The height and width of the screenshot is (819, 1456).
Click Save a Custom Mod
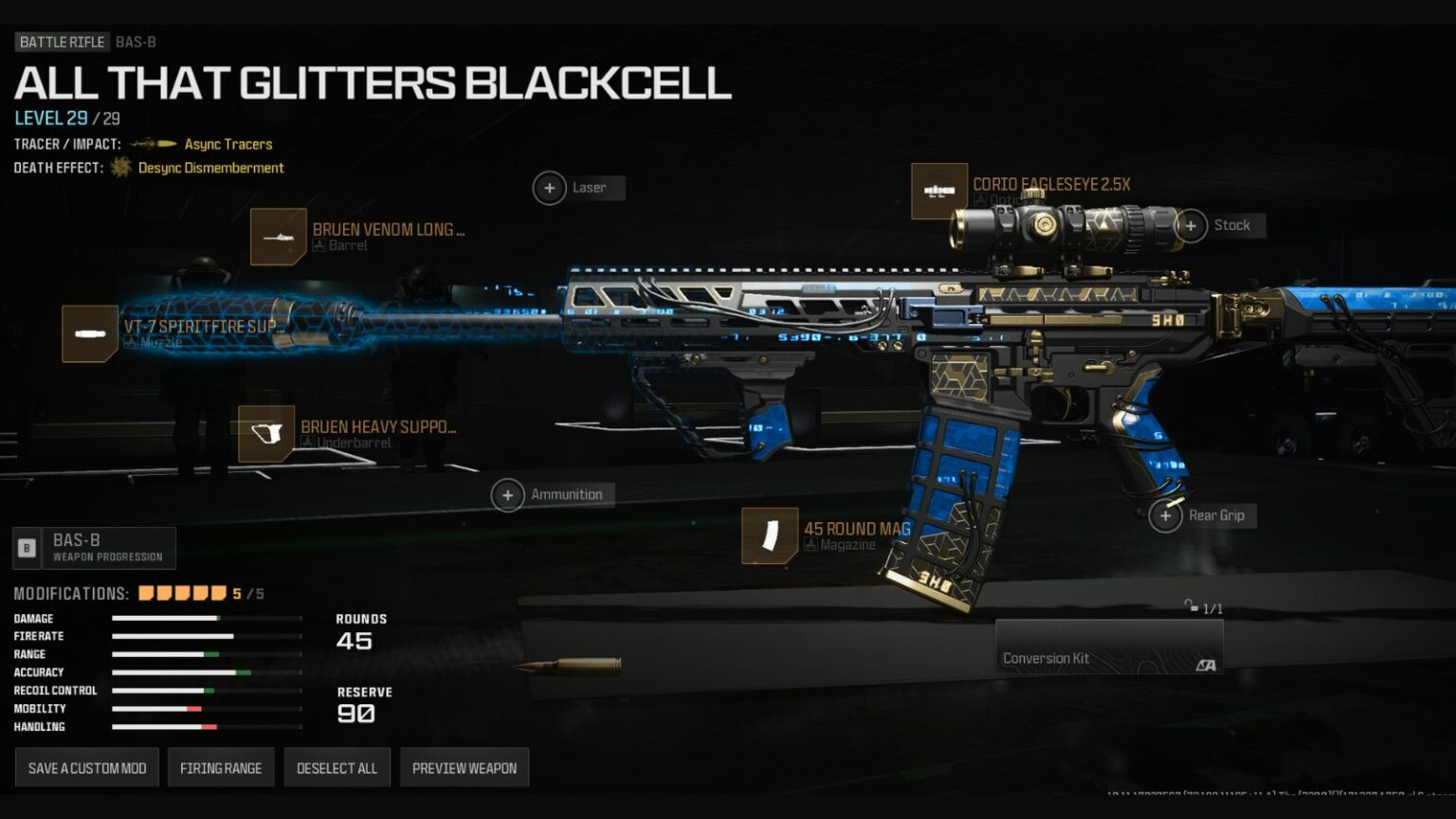coord(85,767)
